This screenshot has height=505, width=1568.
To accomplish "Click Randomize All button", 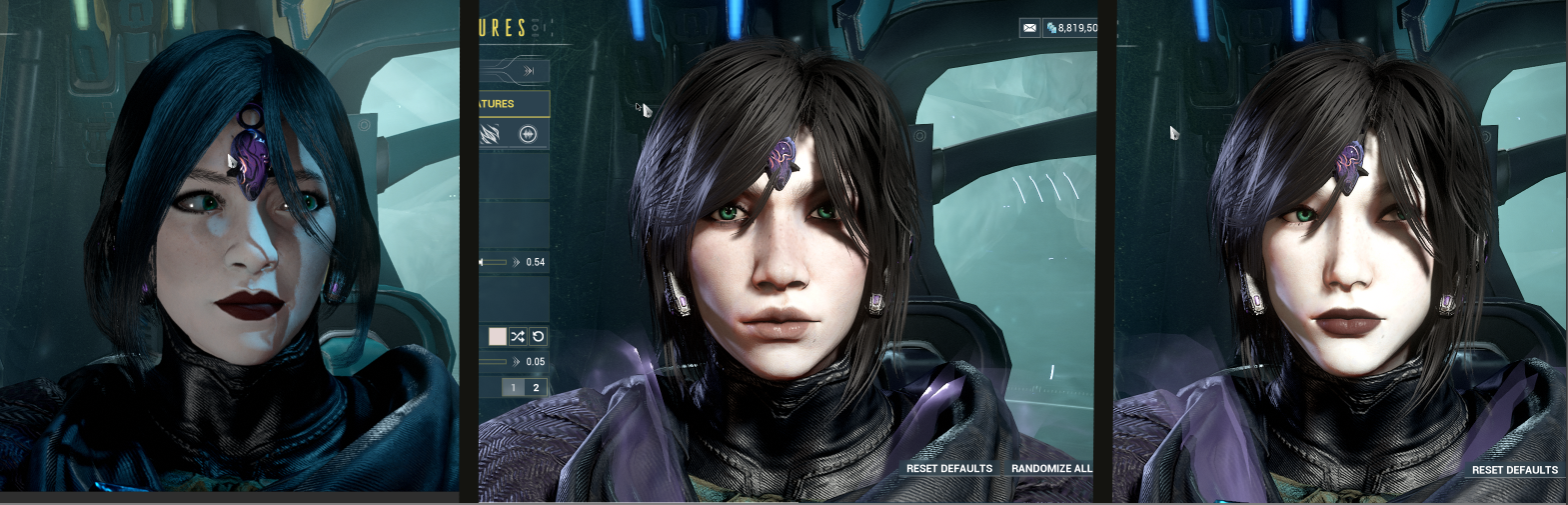I will [1051, 468].
